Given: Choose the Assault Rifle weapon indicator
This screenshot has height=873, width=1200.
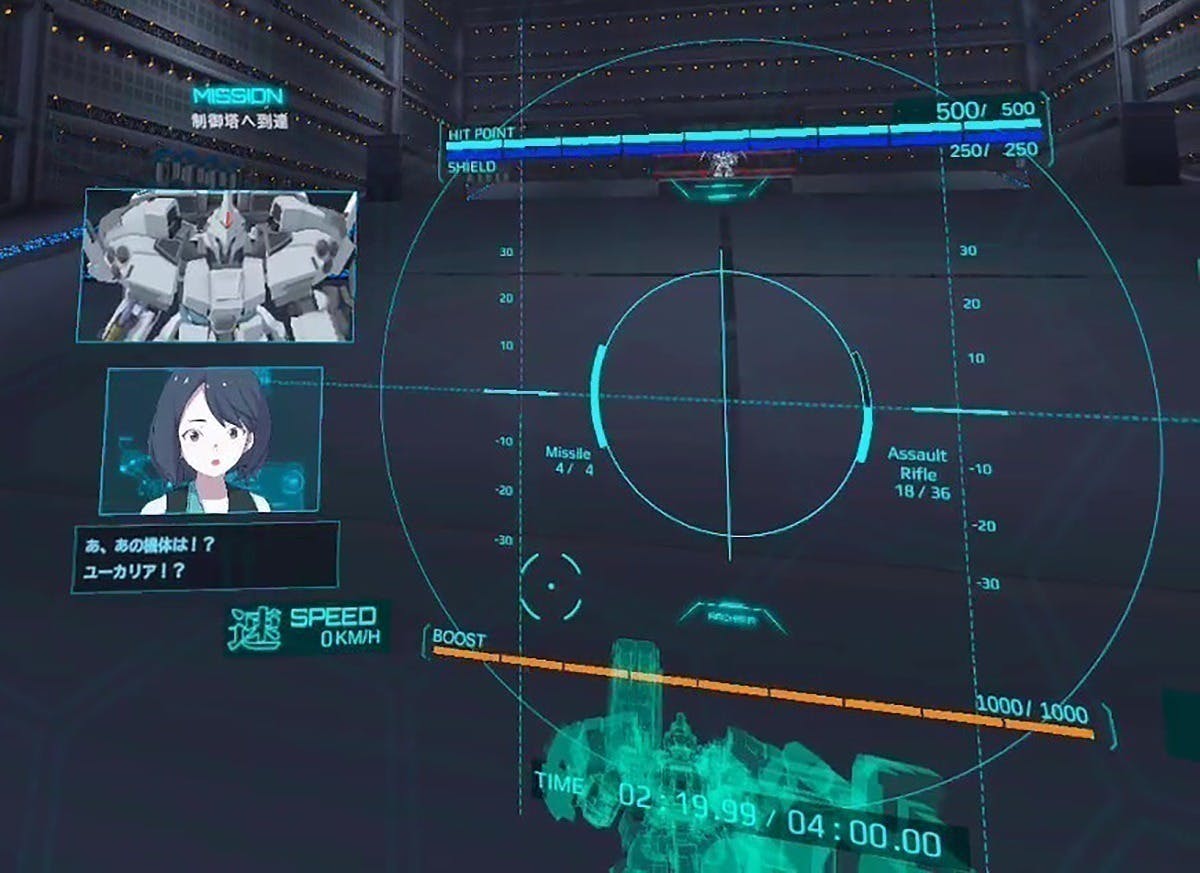Looking at the screenshot, I should click(916, 473).
